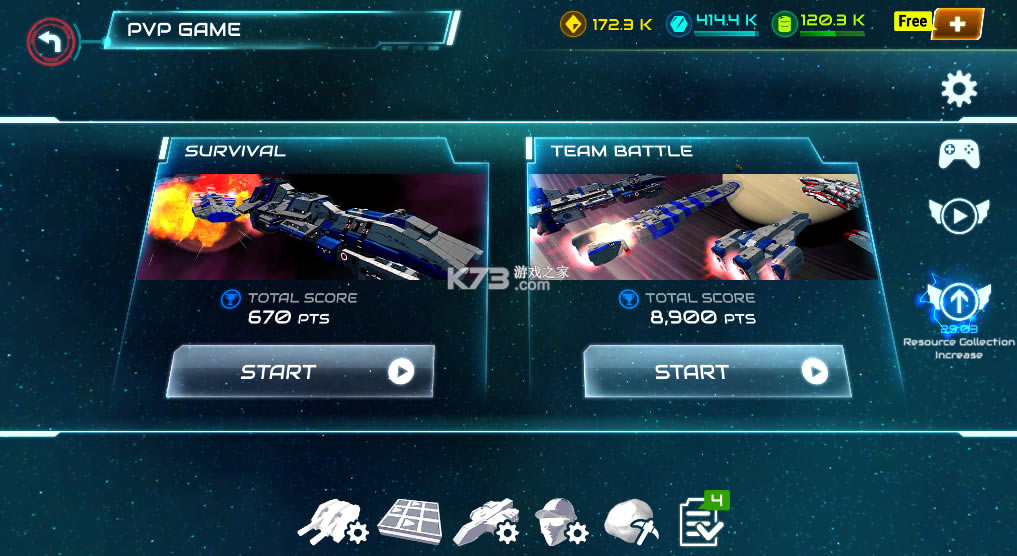Open the gear settings icon

point(958,90)
